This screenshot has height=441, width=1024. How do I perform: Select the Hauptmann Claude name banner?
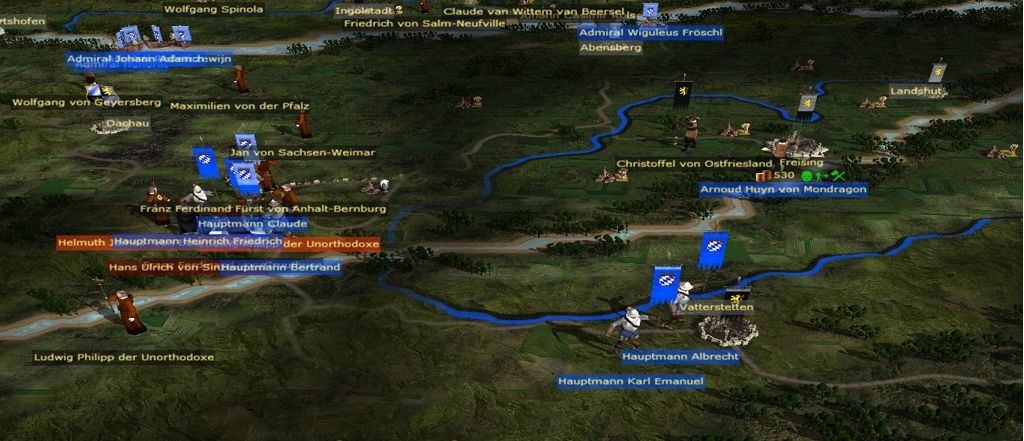point(238,224)
